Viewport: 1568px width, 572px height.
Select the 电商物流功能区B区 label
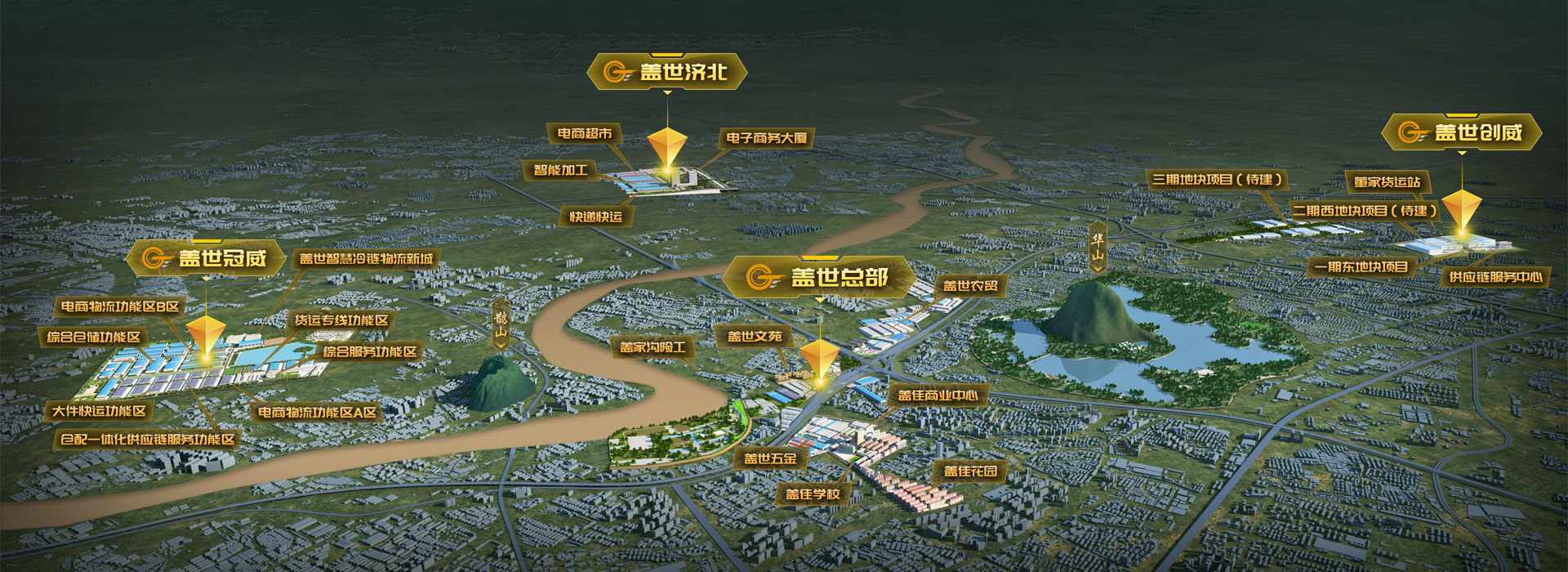pos(120,306)
